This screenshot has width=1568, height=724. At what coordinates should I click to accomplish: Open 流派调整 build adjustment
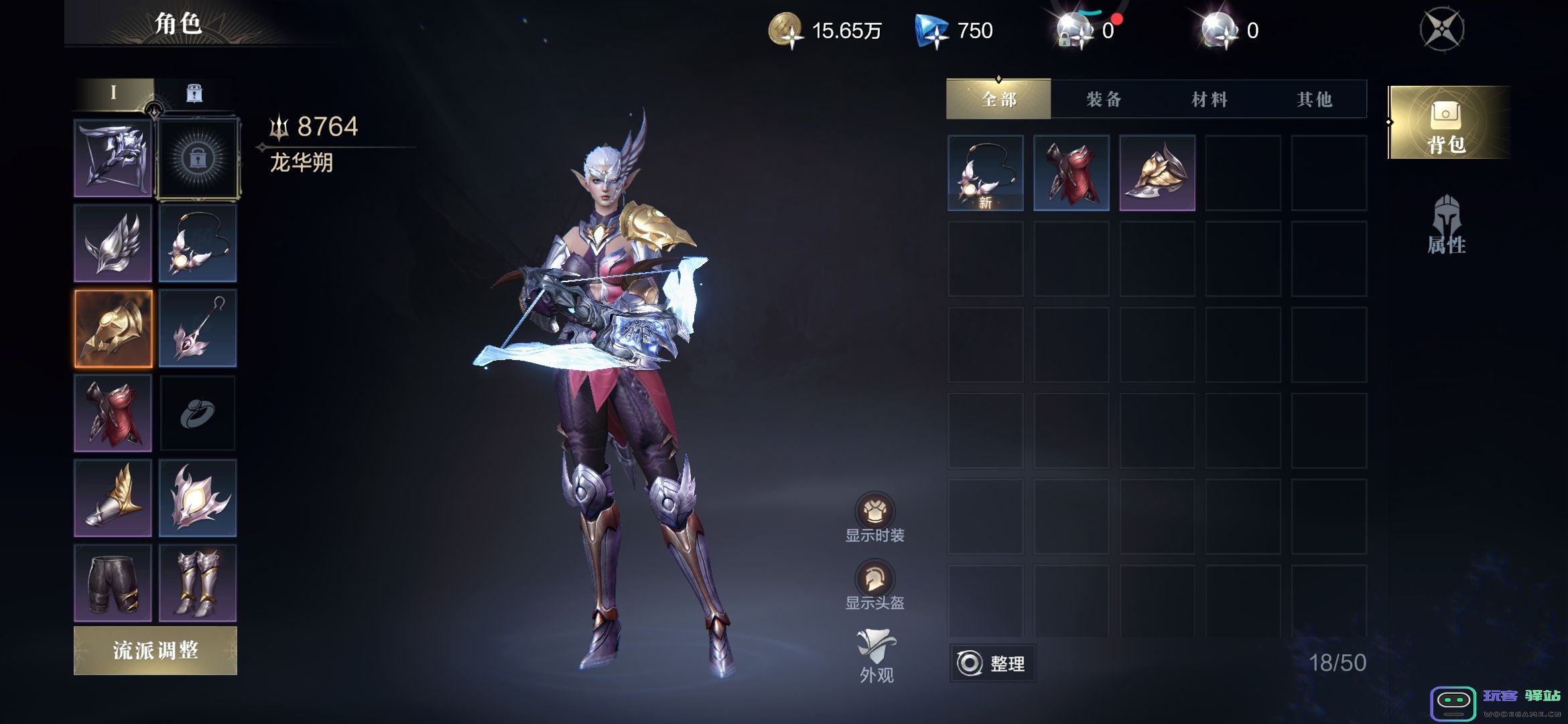(x=155, y=650)
